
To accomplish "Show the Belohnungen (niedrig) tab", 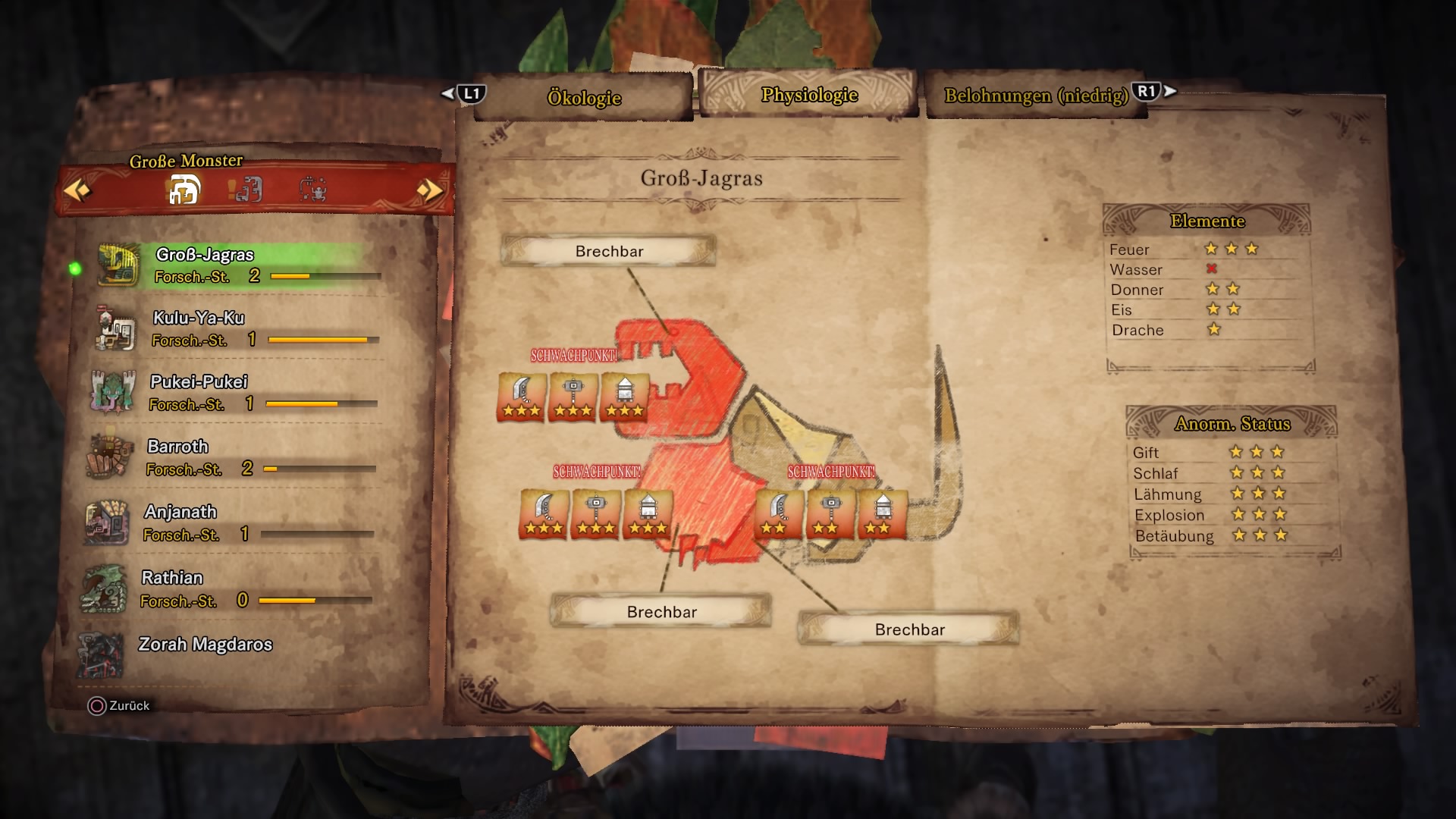I will click(1035, 96).
